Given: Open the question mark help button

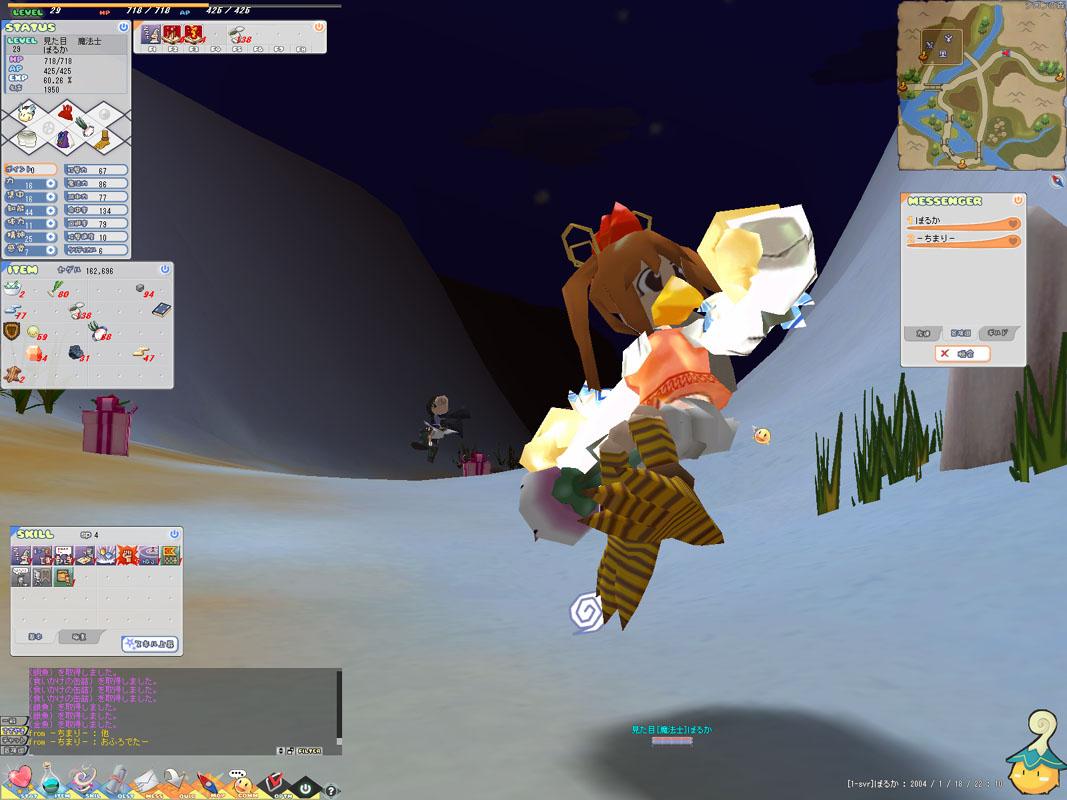Looking at the screenshot, I should pos(331,791).
